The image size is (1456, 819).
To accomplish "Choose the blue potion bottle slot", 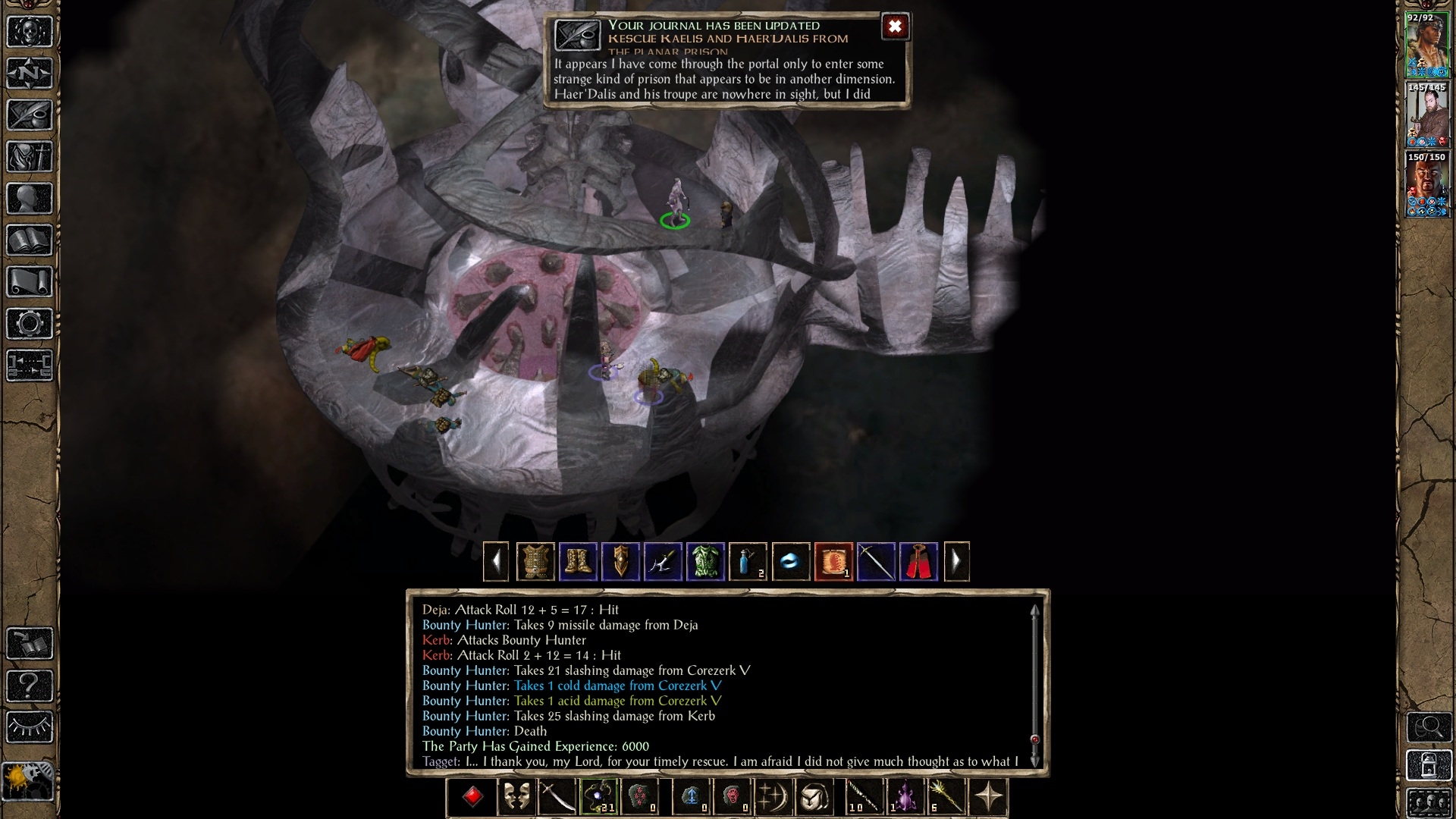I will pyautogui.click(x=748, y=562).
